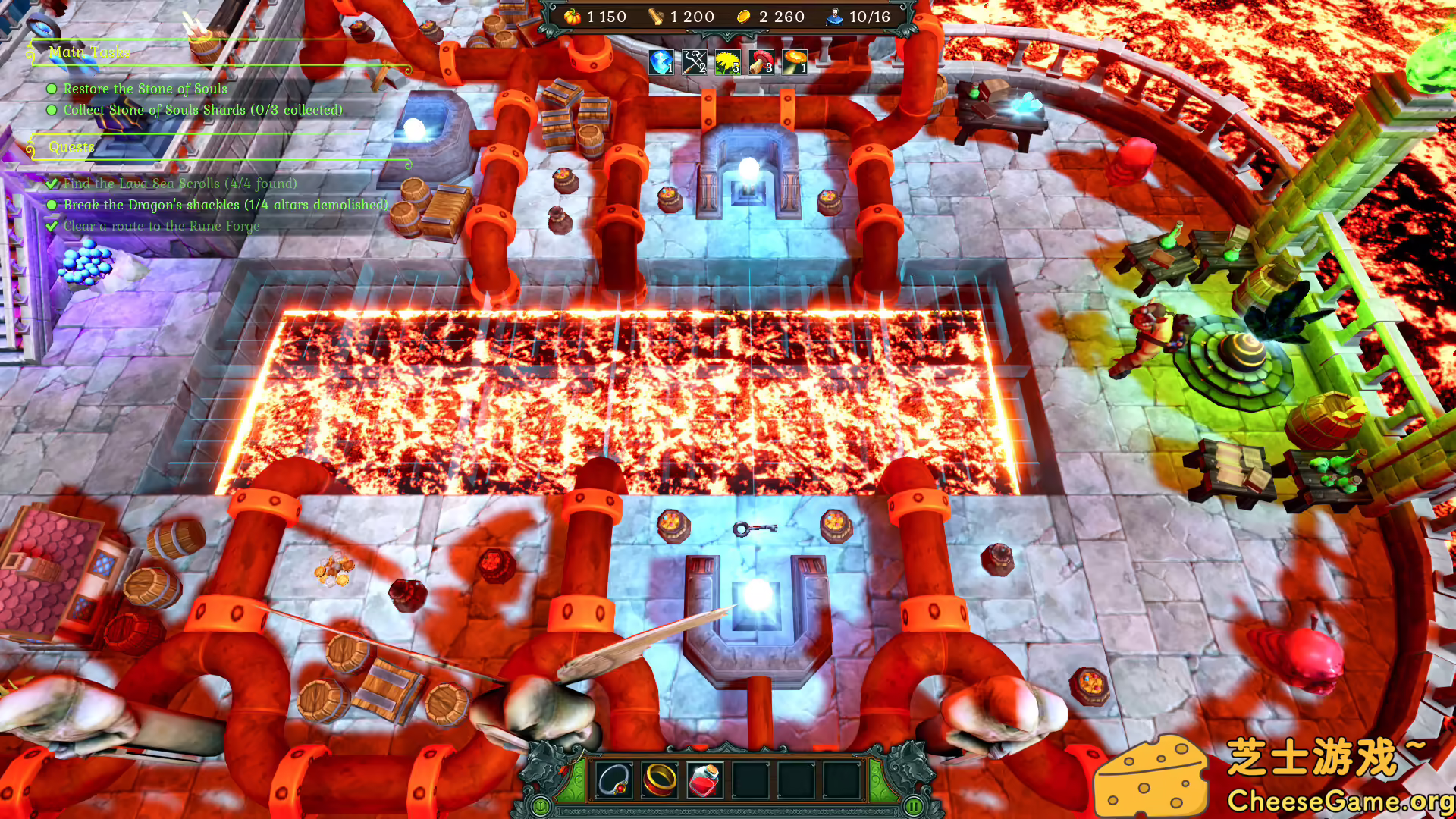Select the blue crystal resource icon

(661, 62)
